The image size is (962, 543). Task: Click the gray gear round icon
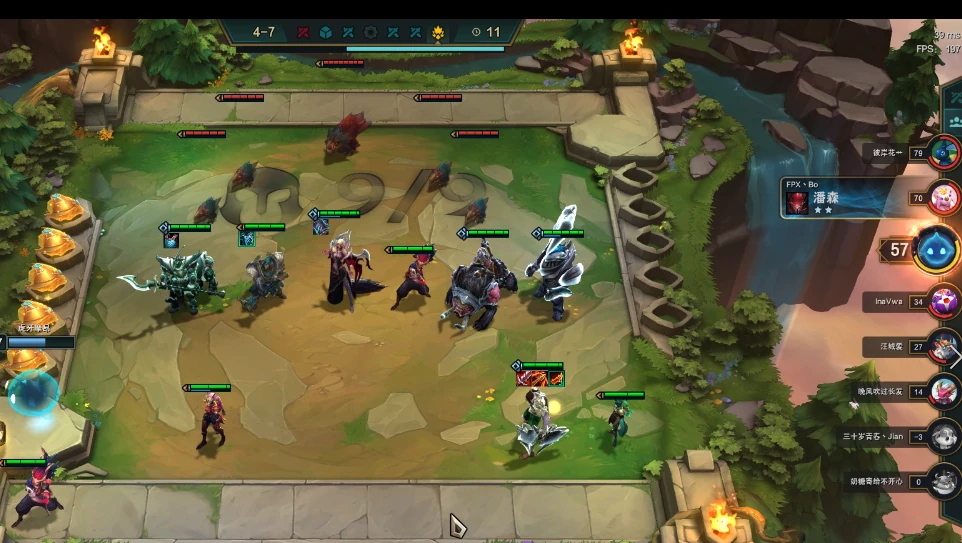point(371,33)
